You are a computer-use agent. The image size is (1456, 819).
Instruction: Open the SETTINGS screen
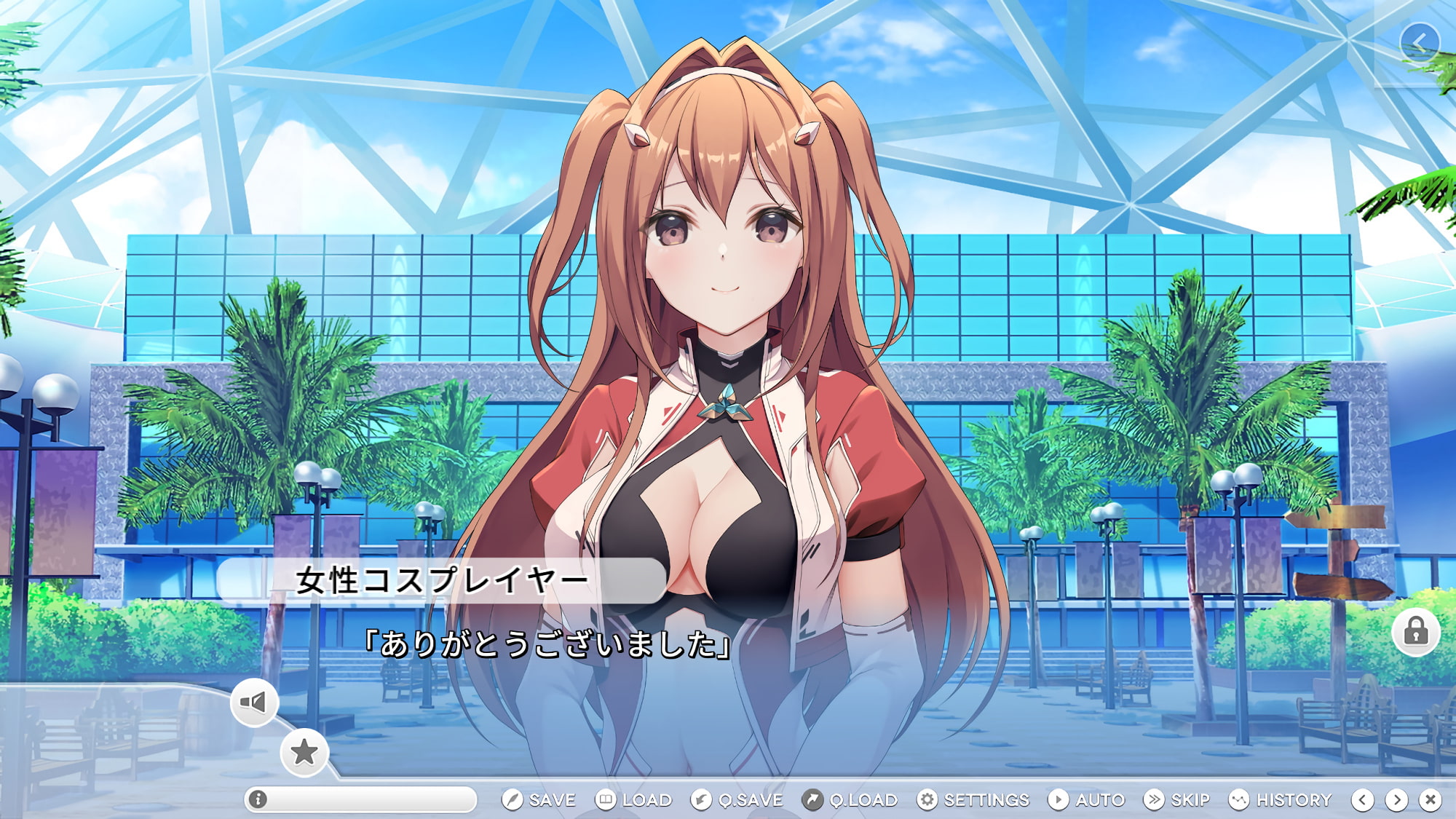click(973, 799)
